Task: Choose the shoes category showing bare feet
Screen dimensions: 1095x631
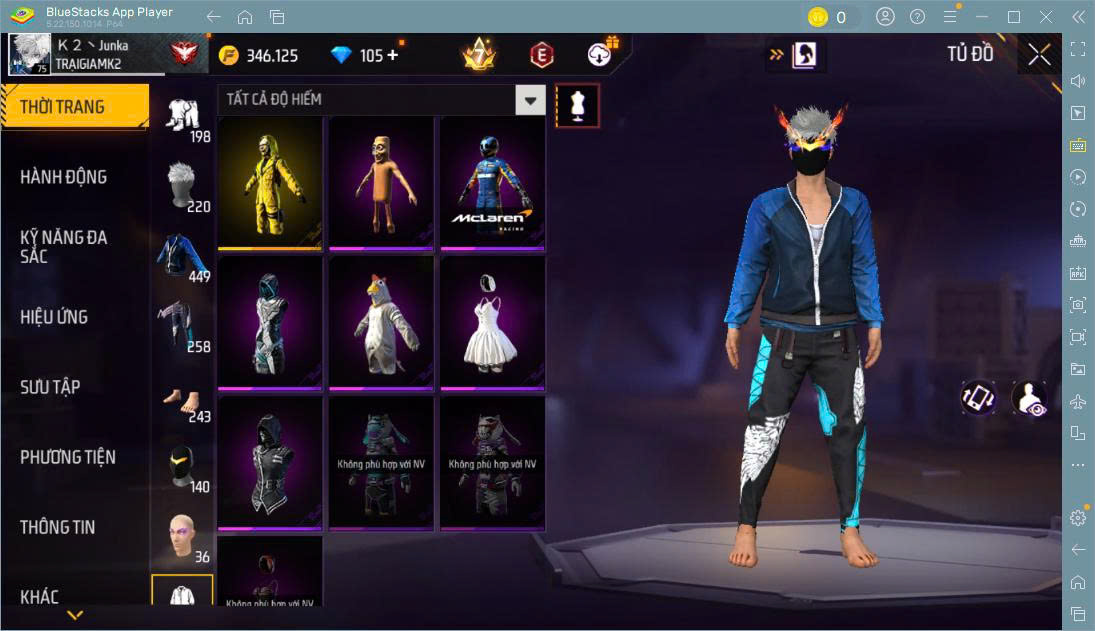Action: [x=182, y=400]
